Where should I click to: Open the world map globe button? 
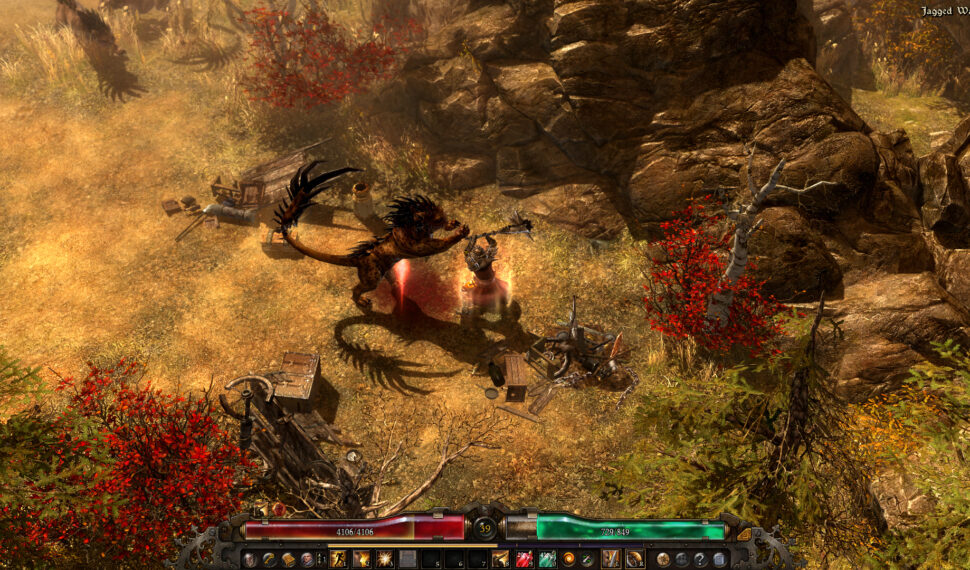point(663,559)
